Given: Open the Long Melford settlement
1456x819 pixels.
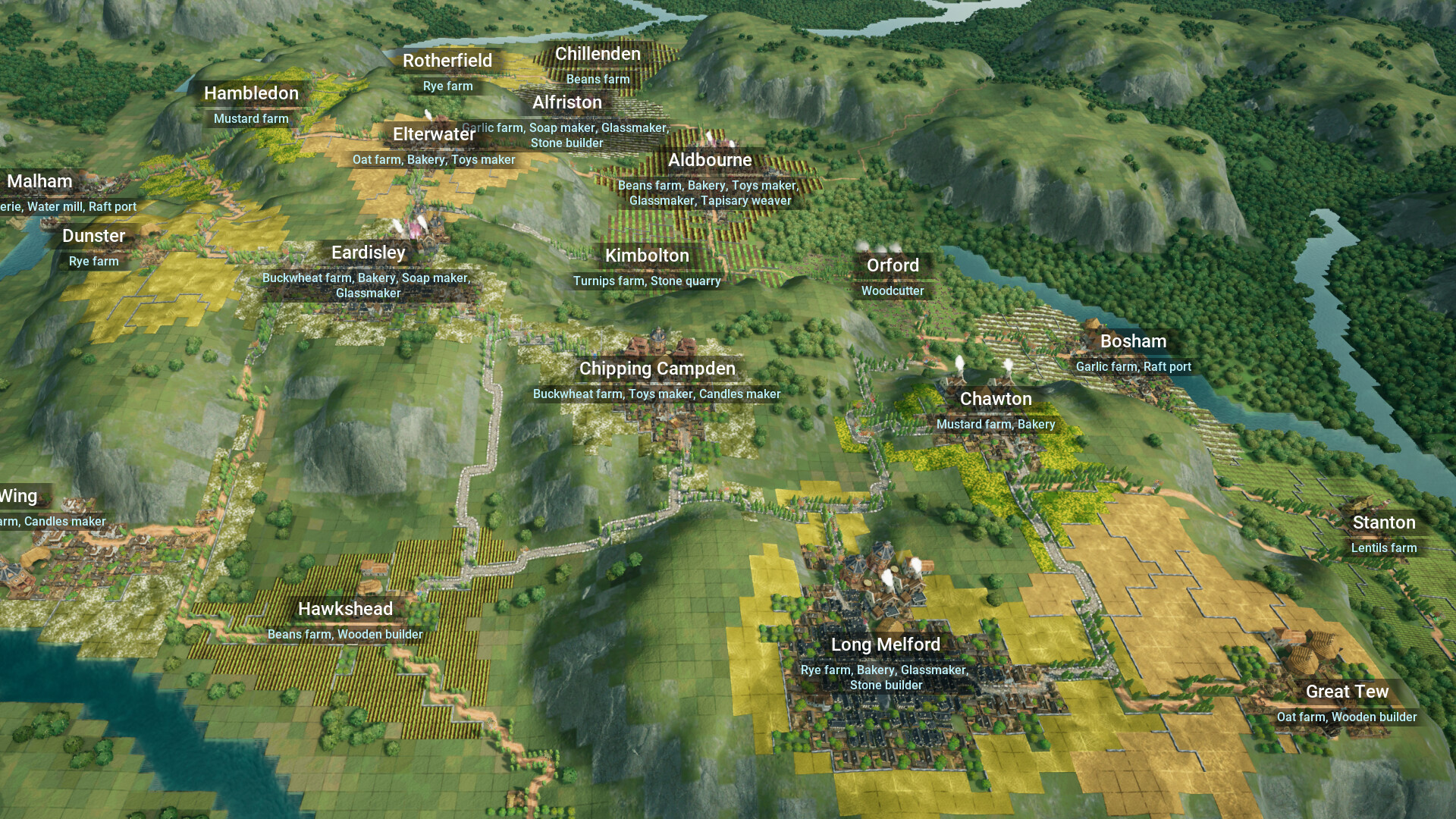Looking at the screenshot, I should pyautogui.click(x=884, y=645).
